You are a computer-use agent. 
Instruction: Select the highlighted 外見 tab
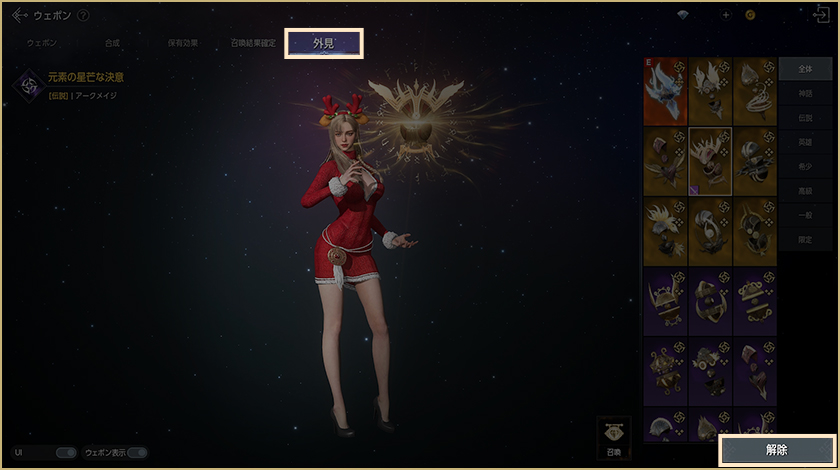point(324,44)
